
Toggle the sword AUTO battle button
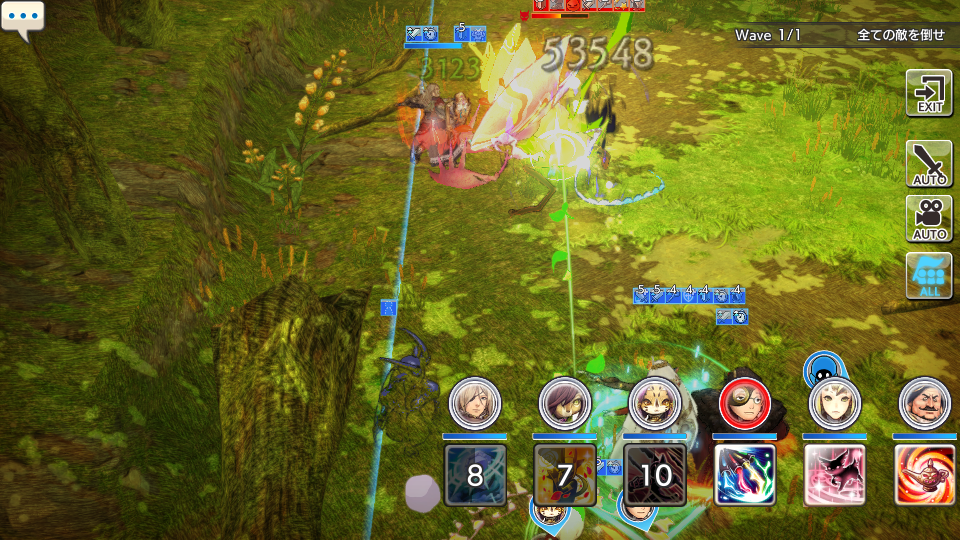click(x=929, y=165)
